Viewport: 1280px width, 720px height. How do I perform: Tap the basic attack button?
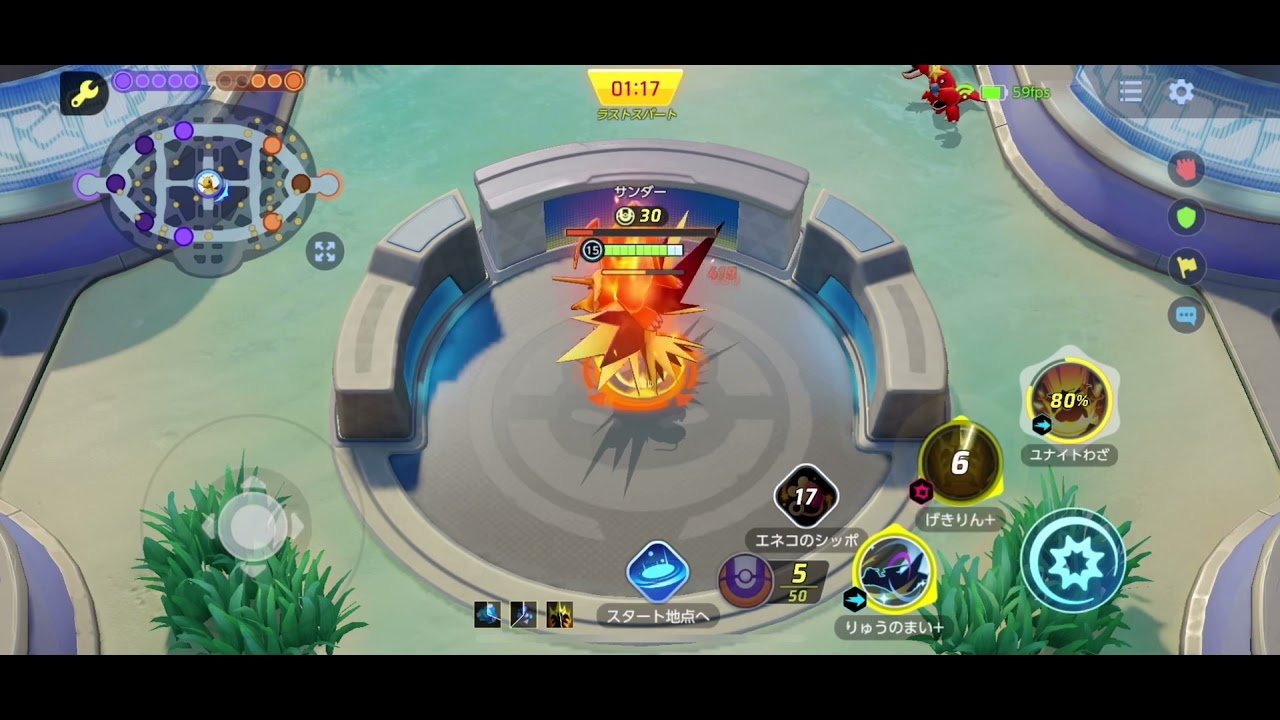click(1072, 561)
